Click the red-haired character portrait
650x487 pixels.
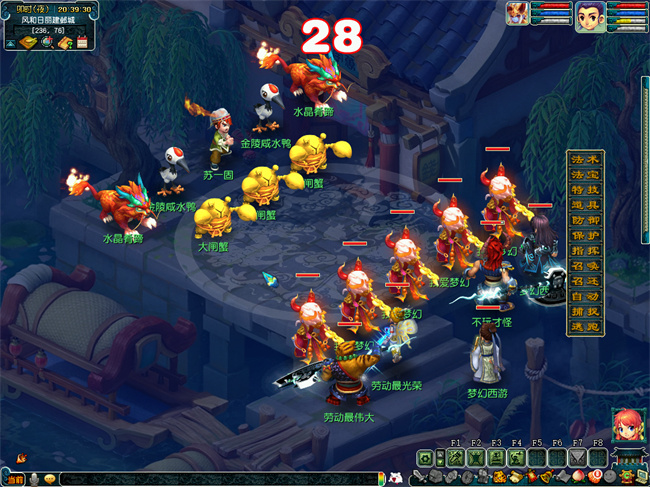pos(627,423)
